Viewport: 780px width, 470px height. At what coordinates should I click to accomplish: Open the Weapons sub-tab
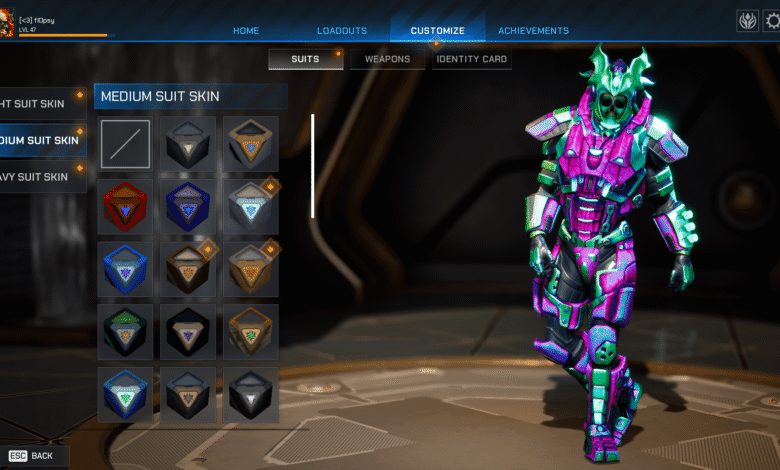[387, 59]
